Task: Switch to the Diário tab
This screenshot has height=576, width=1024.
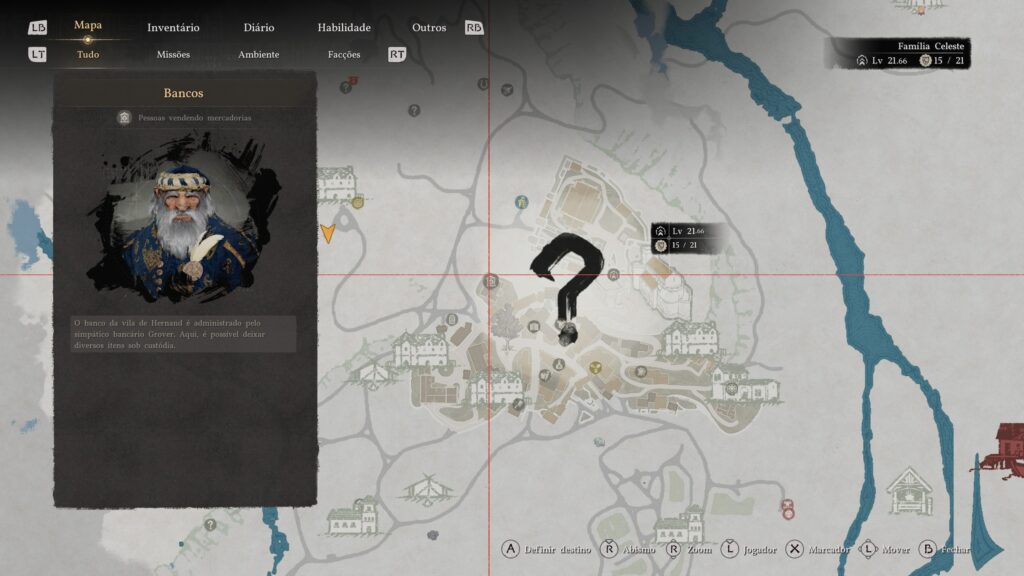Action: 258,28
